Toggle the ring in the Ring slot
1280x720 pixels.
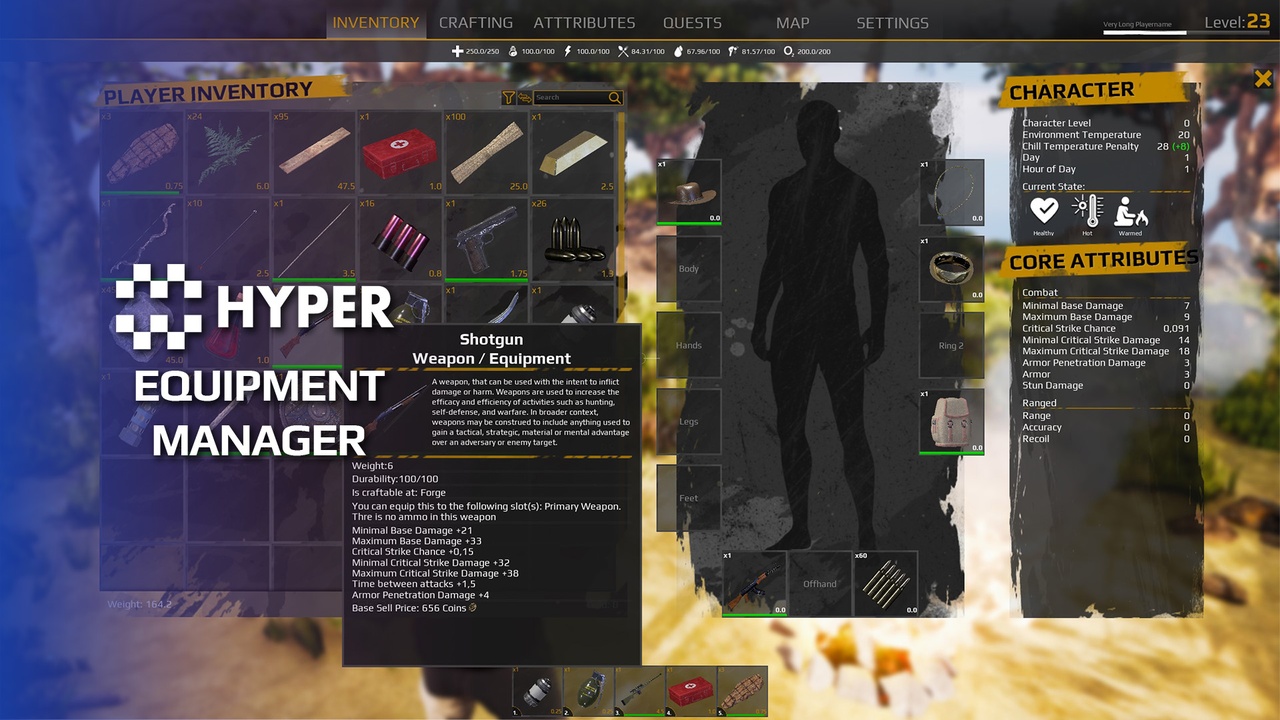[951, 268]
